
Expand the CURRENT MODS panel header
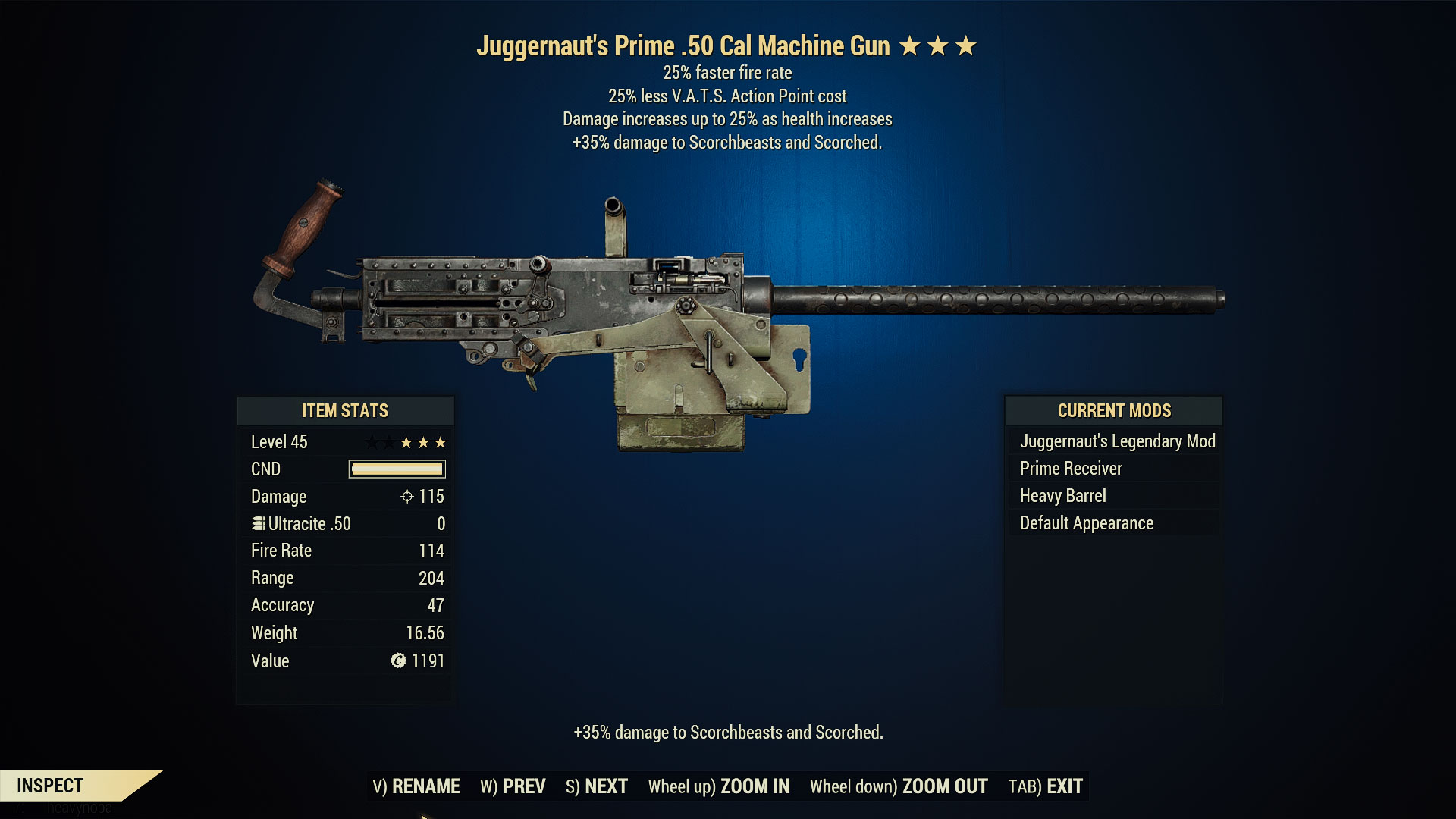point(1114,411)
